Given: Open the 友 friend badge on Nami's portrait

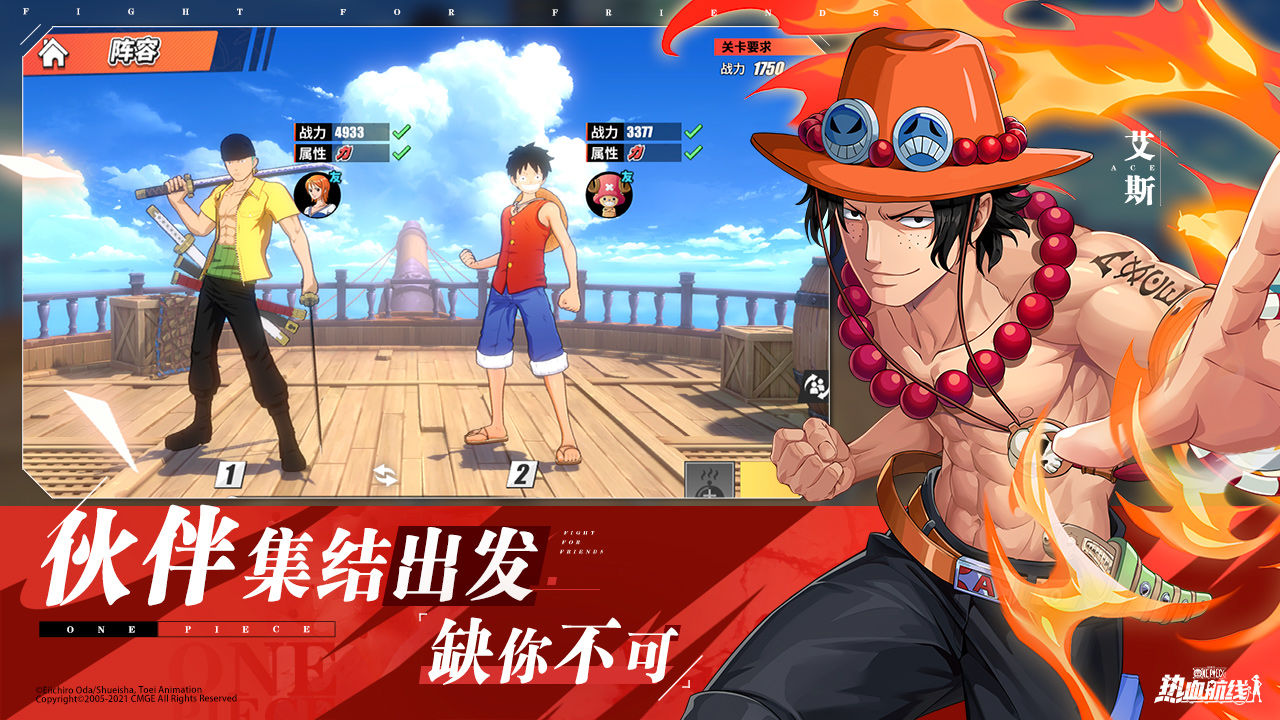Looking at the screenshot, I should click(335, 175).
